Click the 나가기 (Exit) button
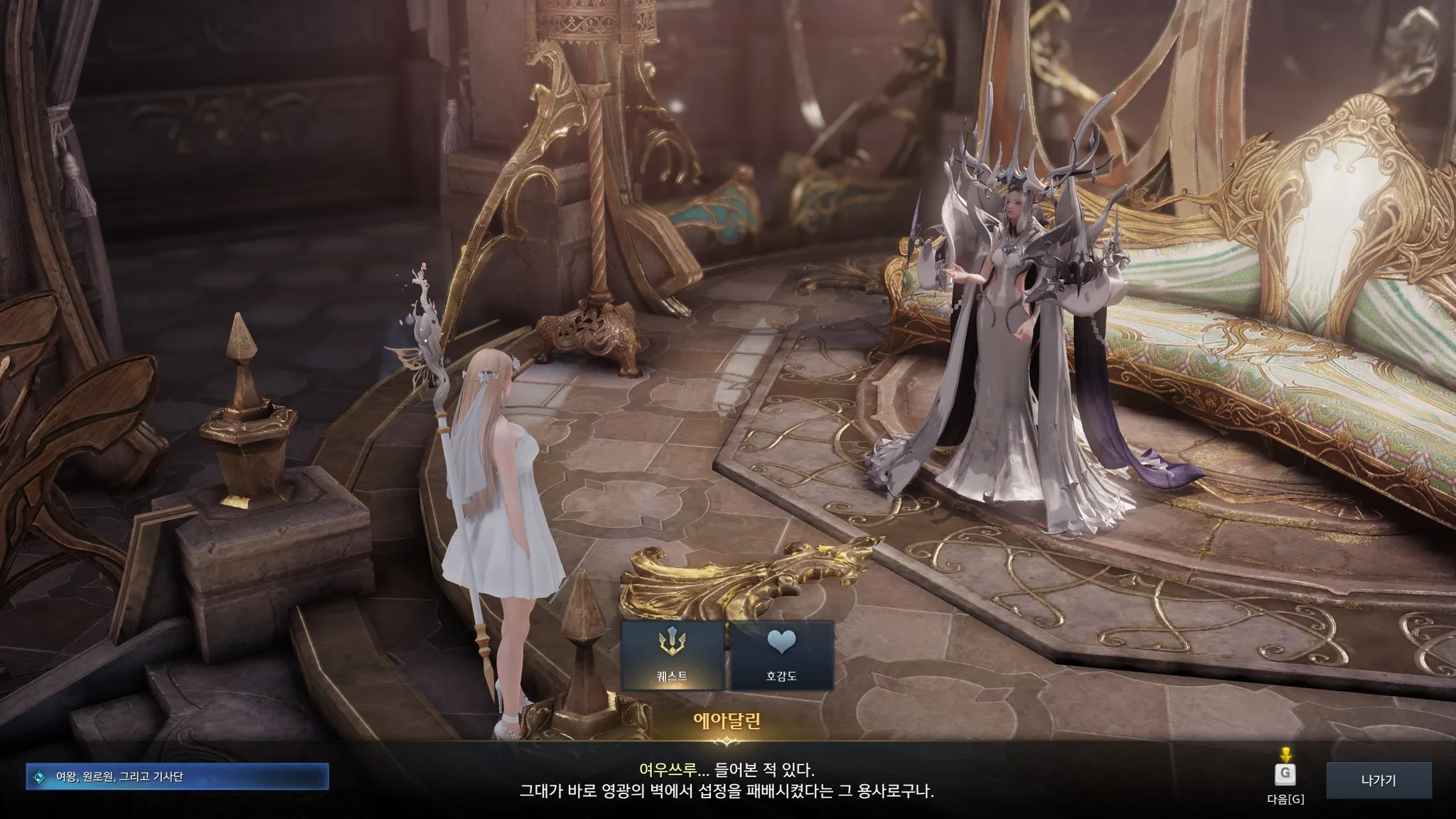Viewport: 1456px width, 819px height. (1378, 781)
